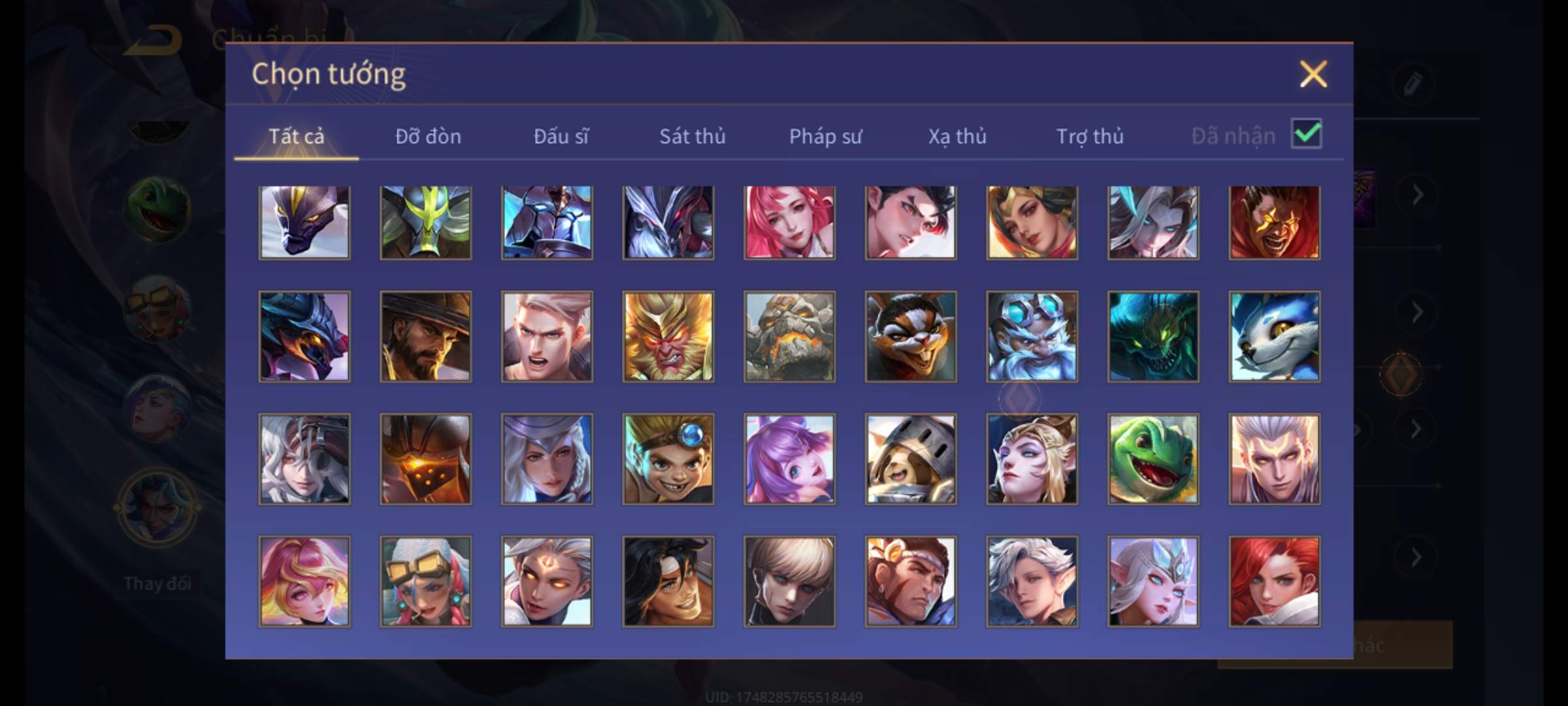Switch to the Tất cả tab
Screen dimensions: 1568x706
pos(296,136)
